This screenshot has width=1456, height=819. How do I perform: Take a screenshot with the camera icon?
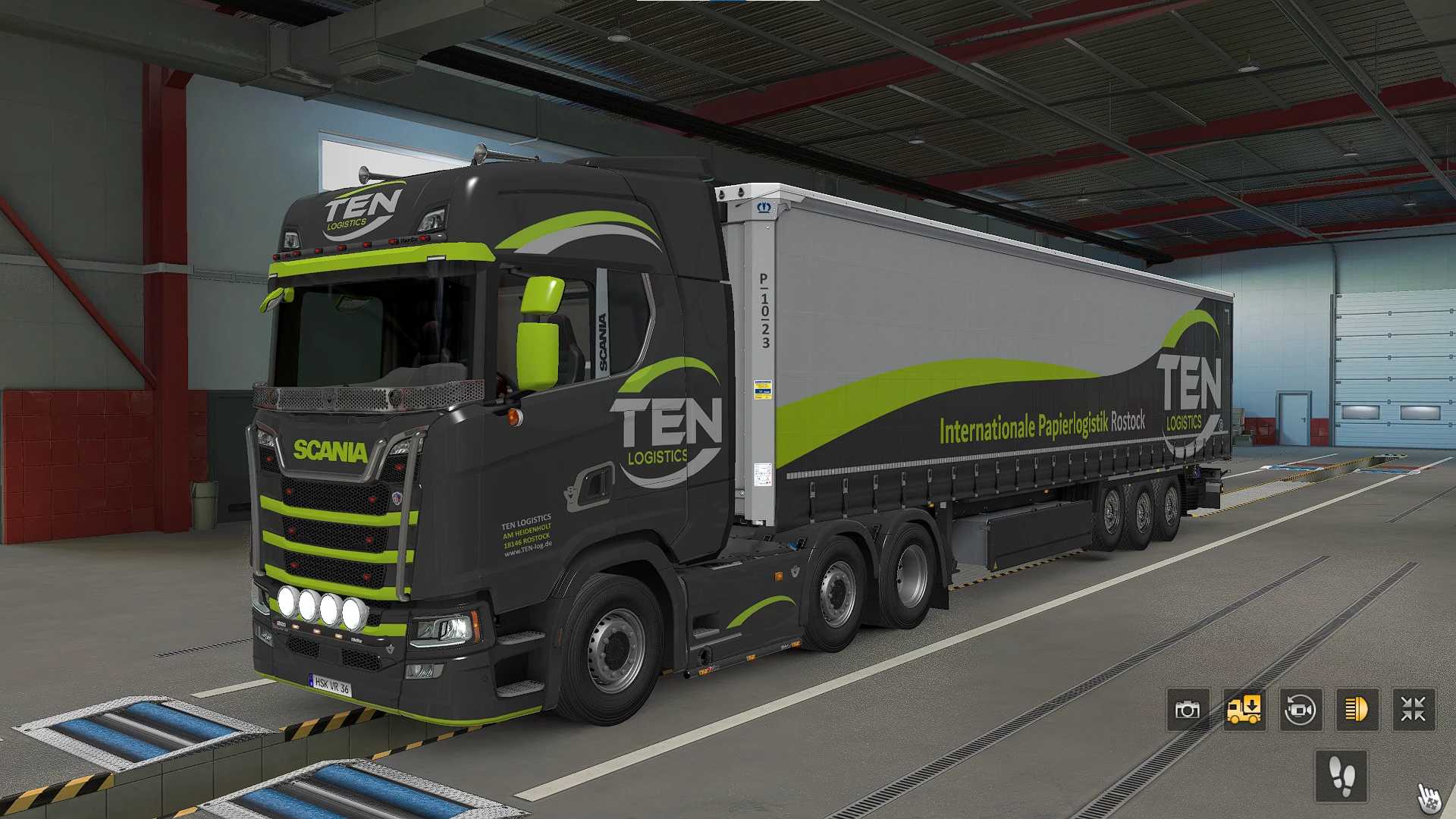pyautogui.click(x=1188, y=710)
